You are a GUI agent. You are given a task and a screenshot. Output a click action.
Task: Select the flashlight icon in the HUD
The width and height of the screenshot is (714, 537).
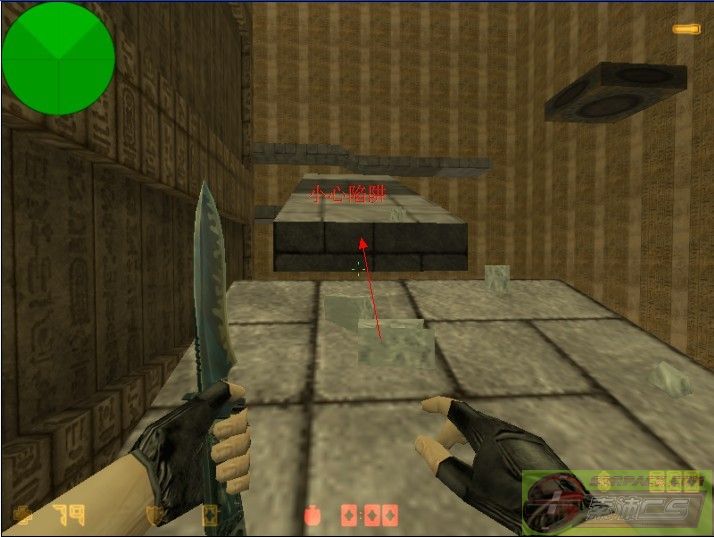pyautogui.click(x=686, y=30)
